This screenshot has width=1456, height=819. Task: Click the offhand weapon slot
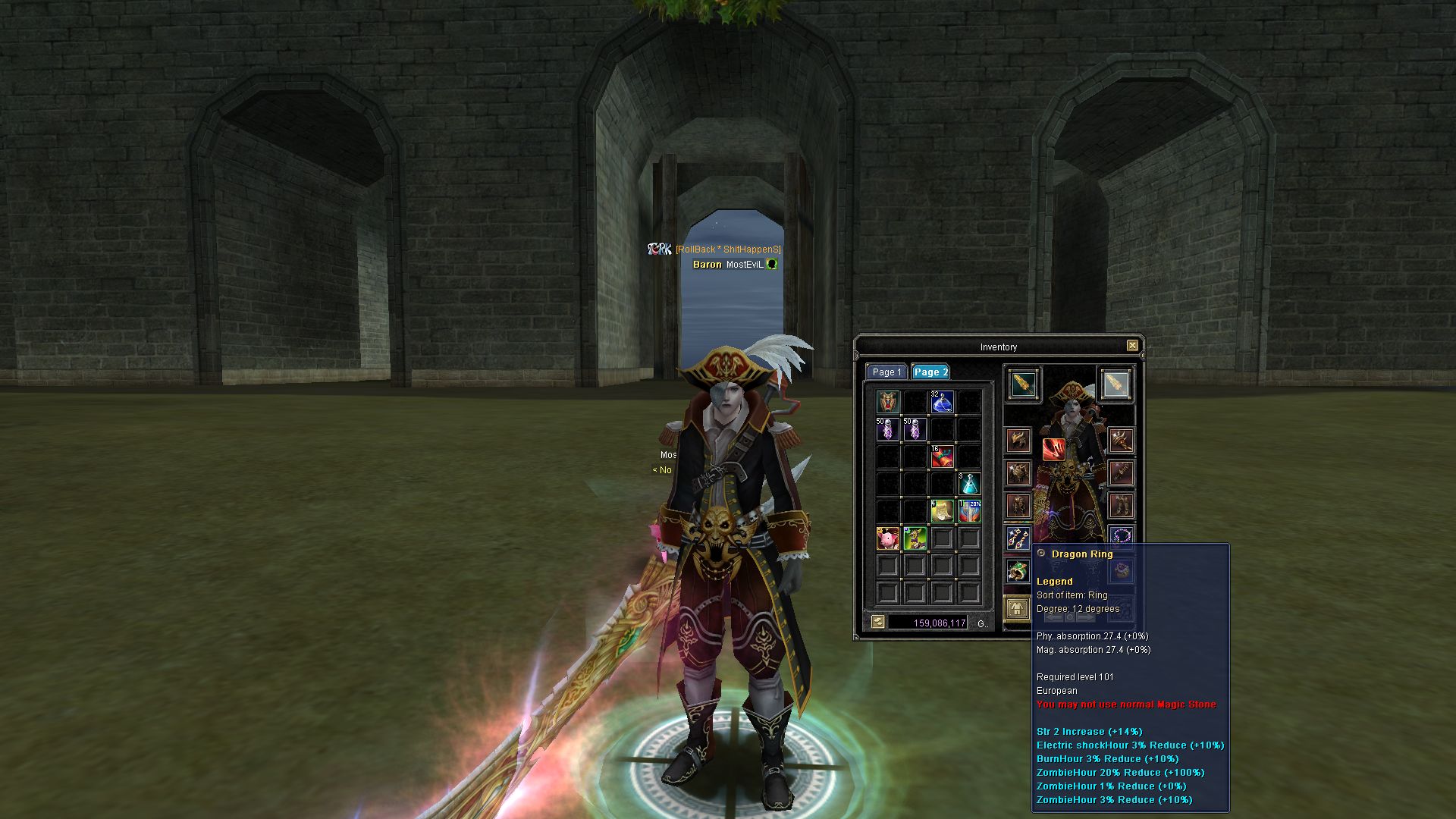(x=1115, y=384)
